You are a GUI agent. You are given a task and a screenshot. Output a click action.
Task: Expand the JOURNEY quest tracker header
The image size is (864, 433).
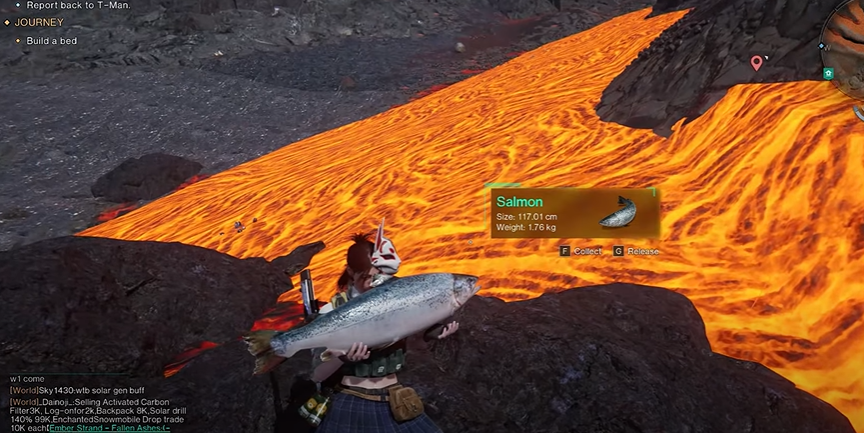tap(40, 22)
